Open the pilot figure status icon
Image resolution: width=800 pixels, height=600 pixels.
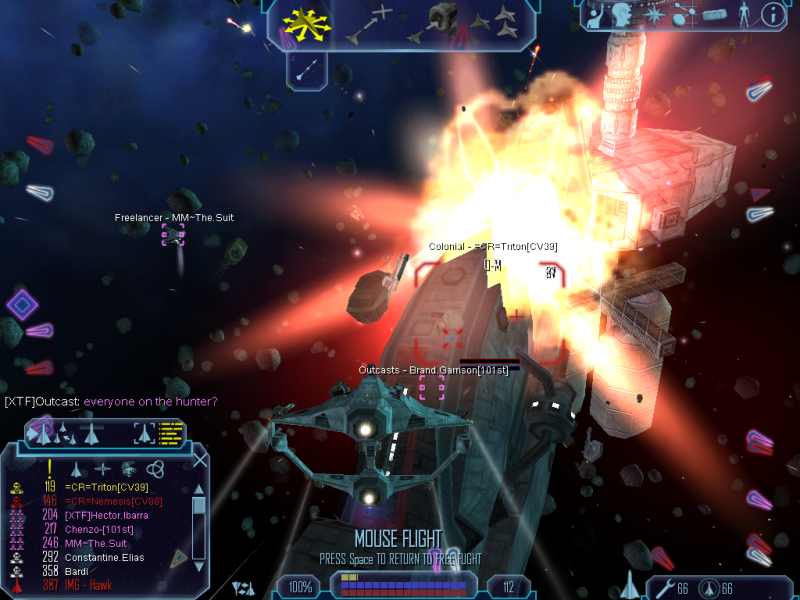coord(742,14)
